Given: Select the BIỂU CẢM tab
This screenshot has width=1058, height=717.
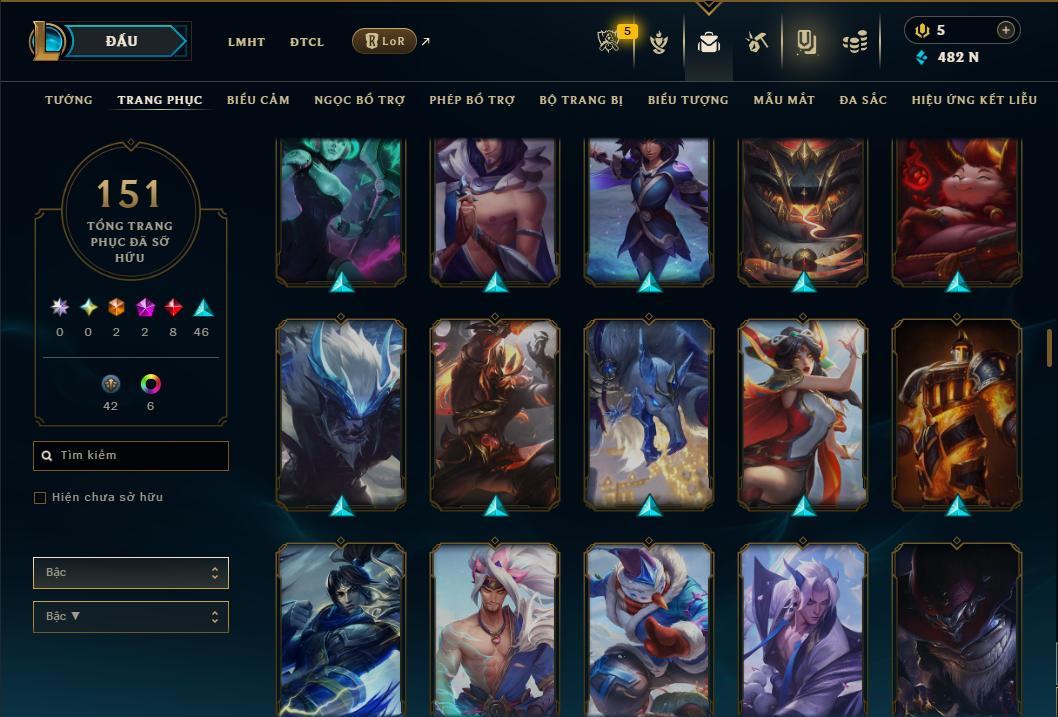Looking at the screenshot, I should tap(258, 100).
